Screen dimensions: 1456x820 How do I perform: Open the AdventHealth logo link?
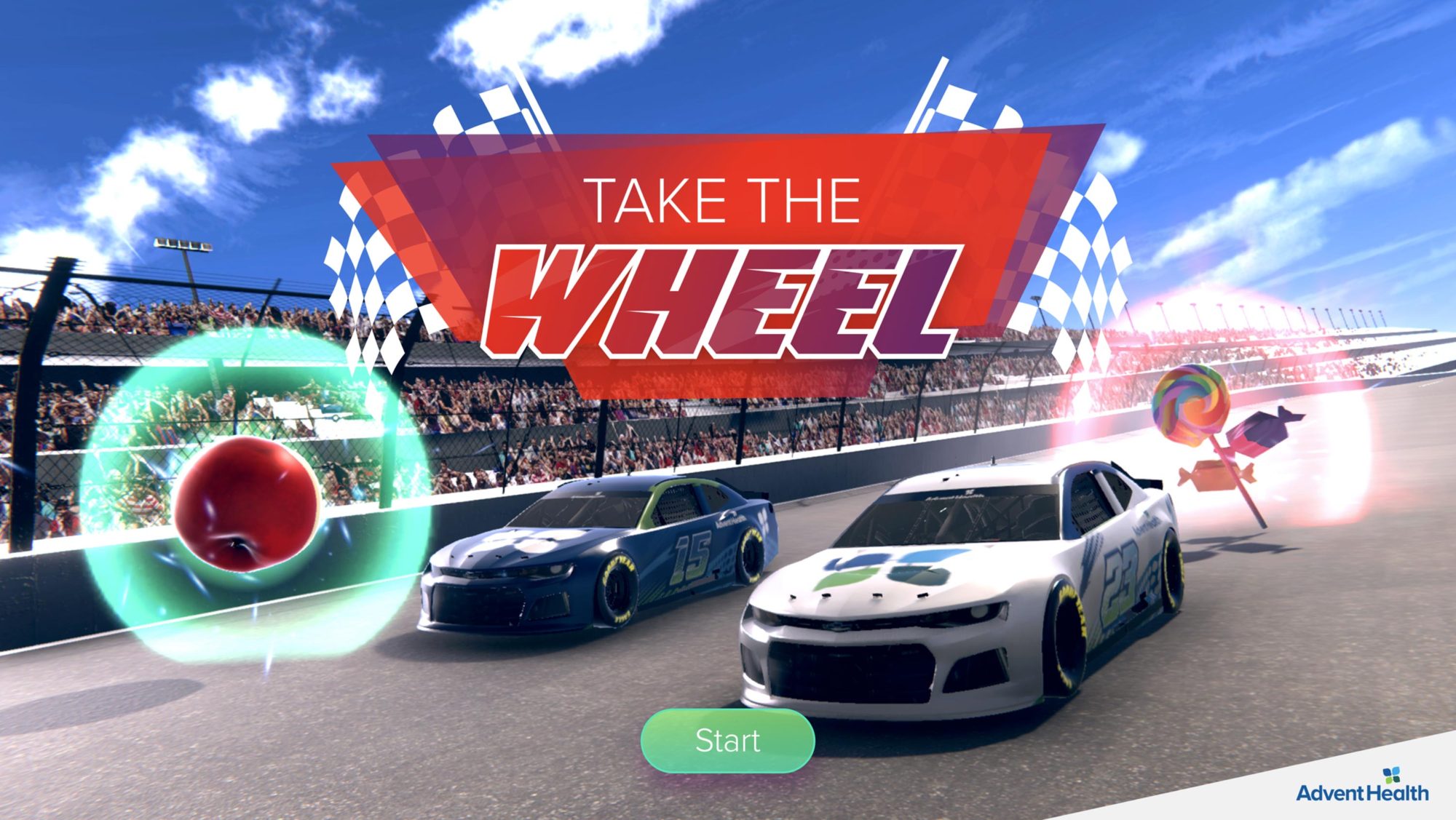1362,787
